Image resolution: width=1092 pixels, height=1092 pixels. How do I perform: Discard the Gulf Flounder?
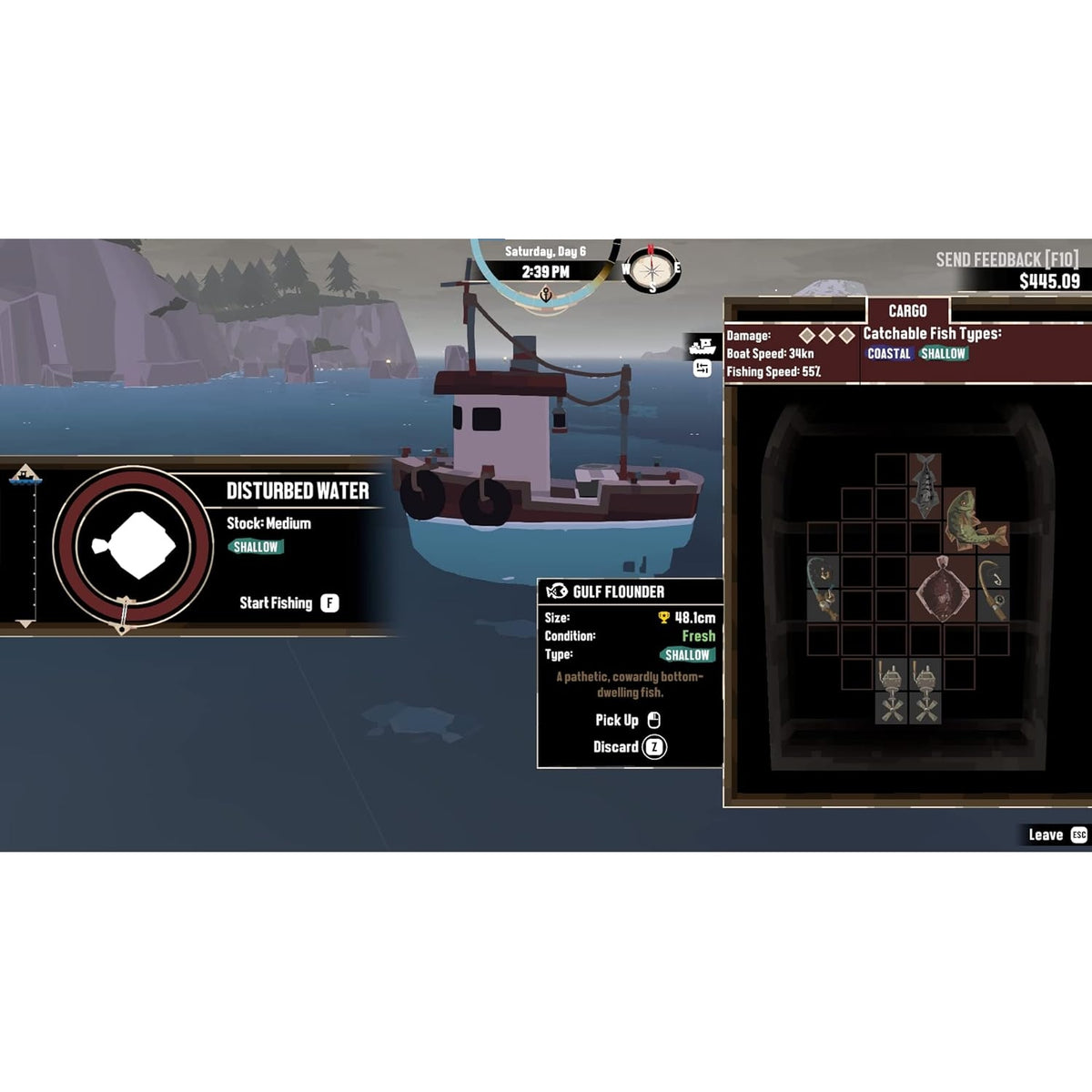[630, 747]
